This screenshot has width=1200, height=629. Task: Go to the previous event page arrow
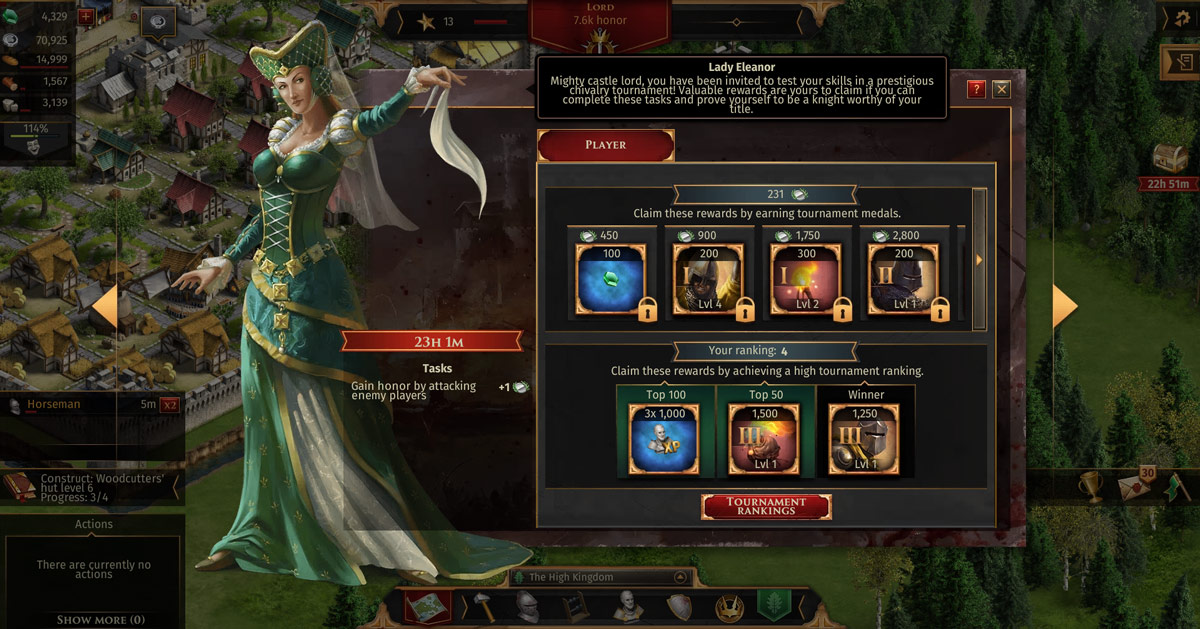coord(105,310)
